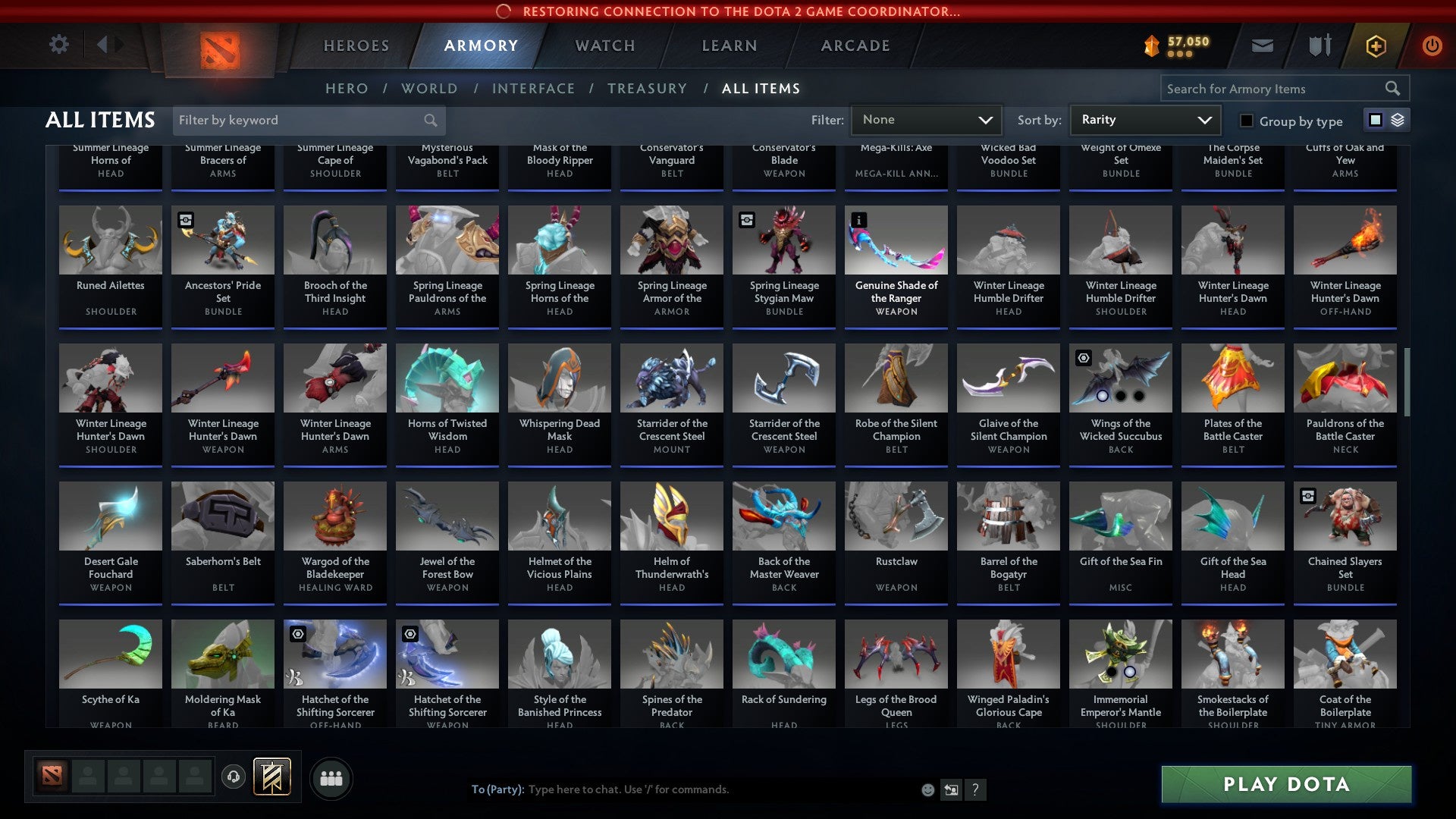This screenshot has width=1456, height=819.
Task: Switch to stacked layers view
Action: [1397, 120]
